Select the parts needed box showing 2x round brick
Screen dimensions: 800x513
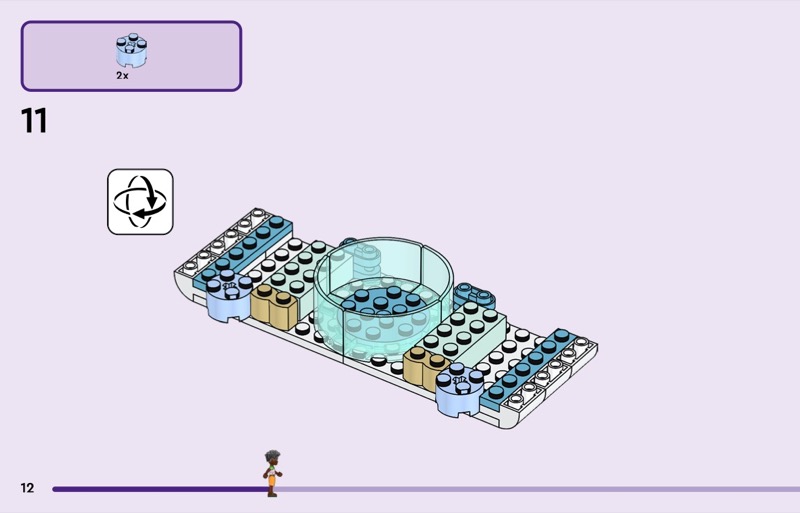click(131, 56)
